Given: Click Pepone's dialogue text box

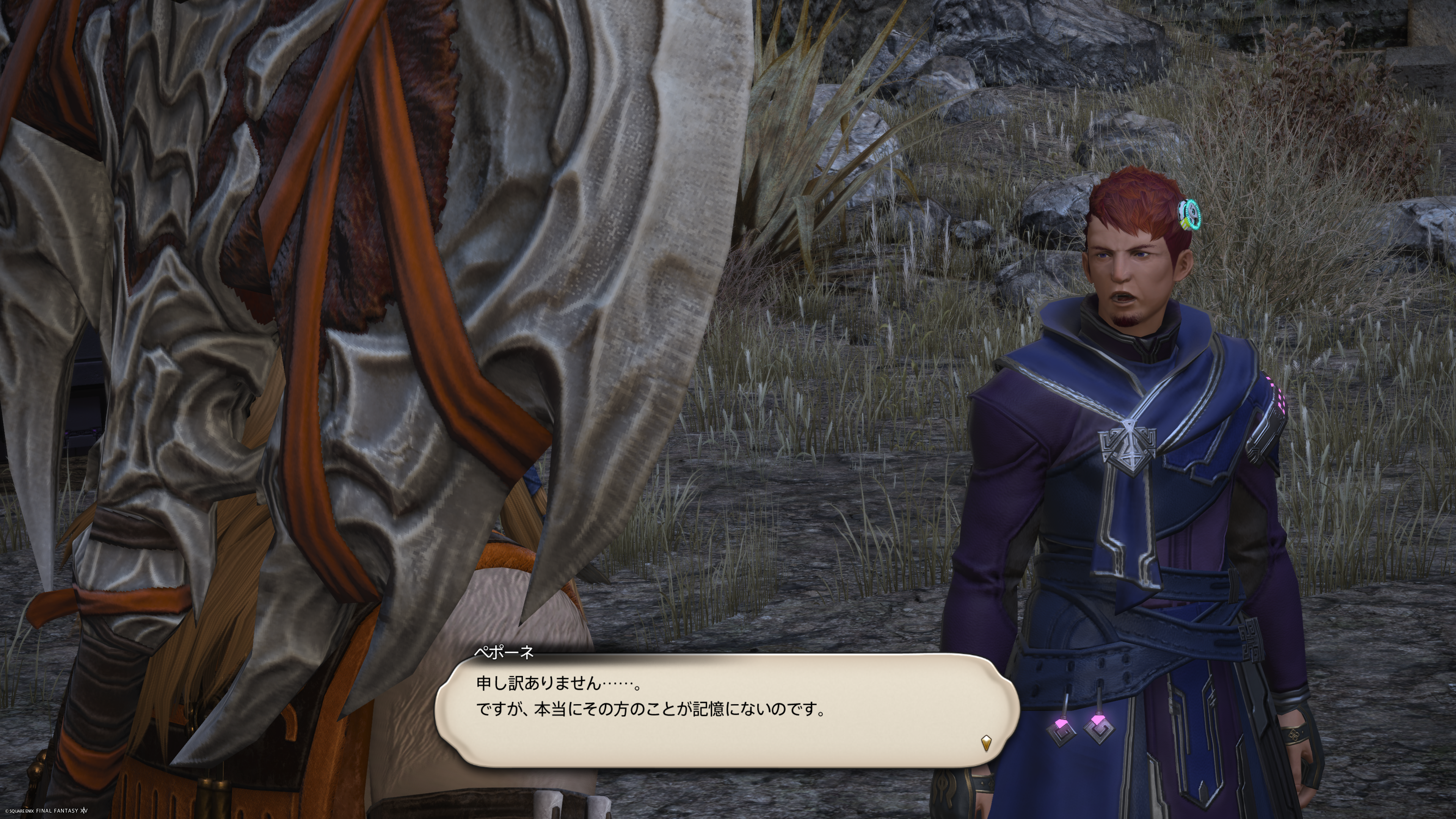Looking at the screenshot, I should 726,709.
